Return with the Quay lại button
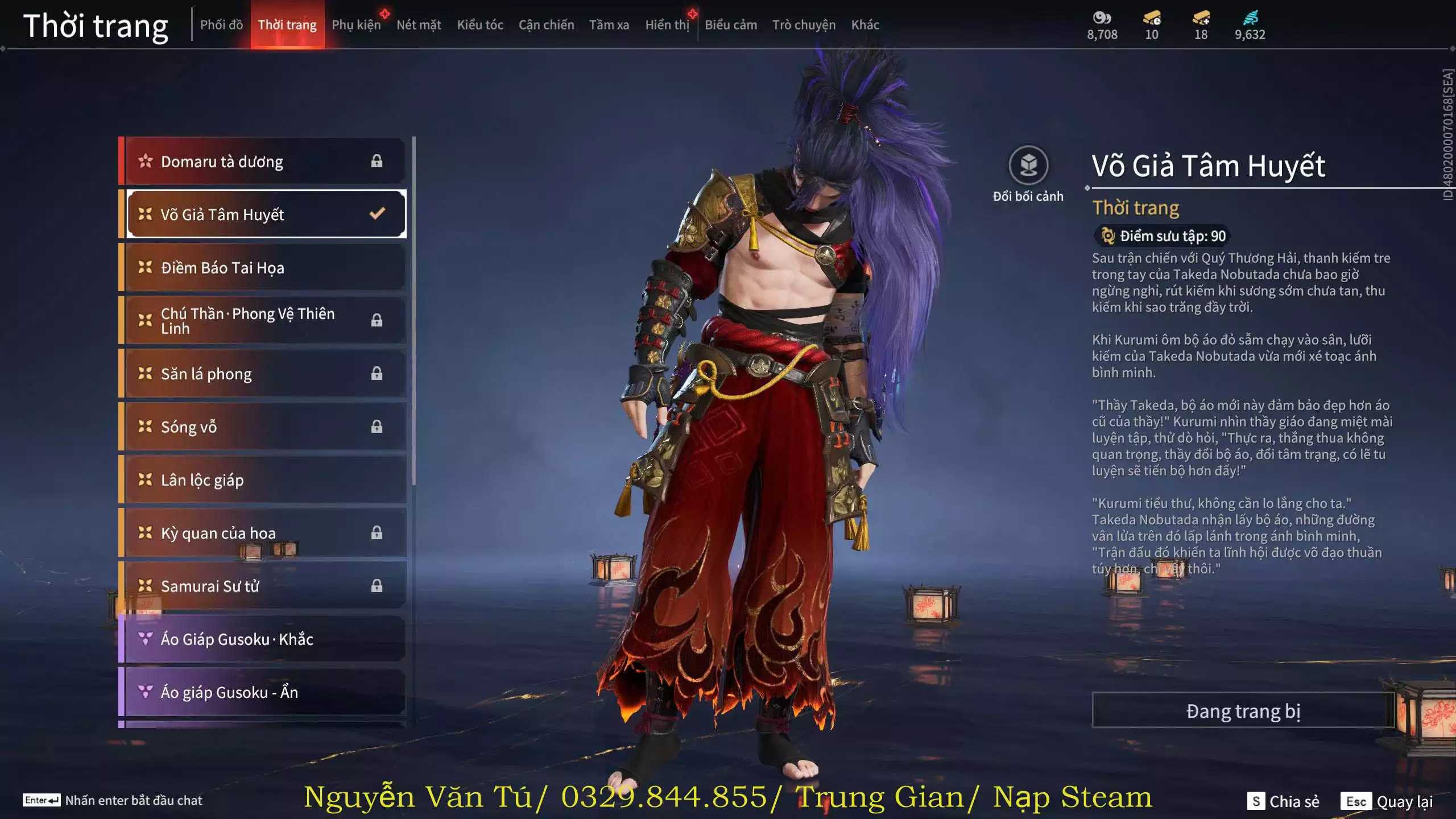This screenshot has width=1456, height=819. coord(1388,801)
